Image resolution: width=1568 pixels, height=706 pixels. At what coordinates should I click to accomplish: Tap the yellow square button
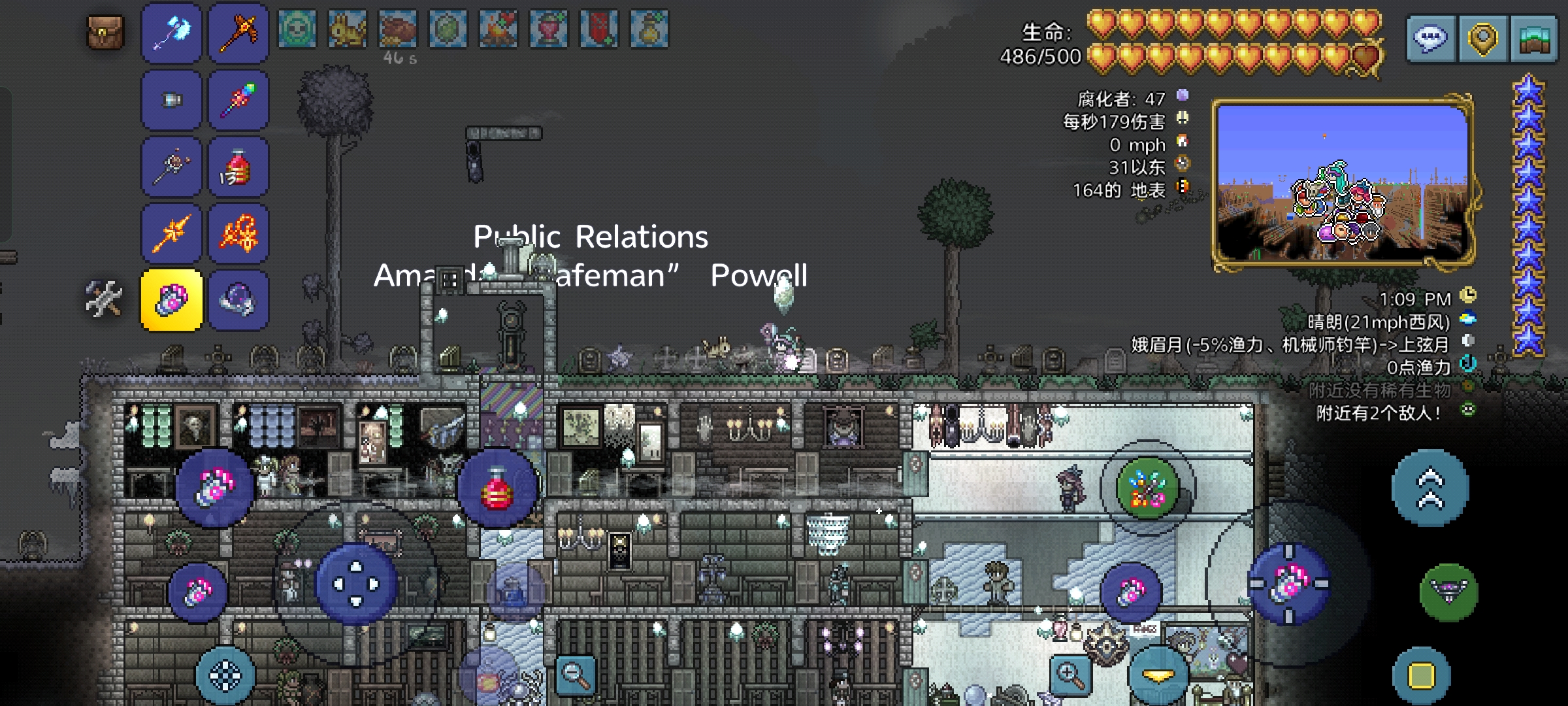click(x=1421, y=676)
